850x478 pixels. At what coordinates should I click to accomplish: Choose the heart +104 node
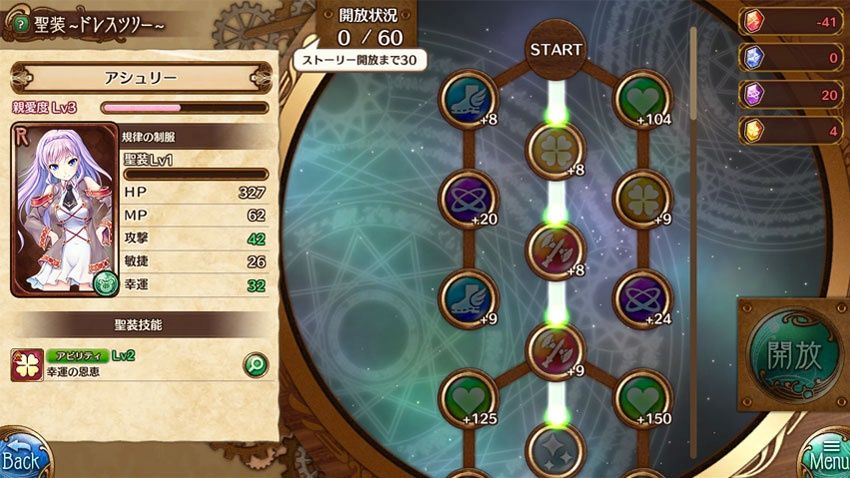pos(642,98)
